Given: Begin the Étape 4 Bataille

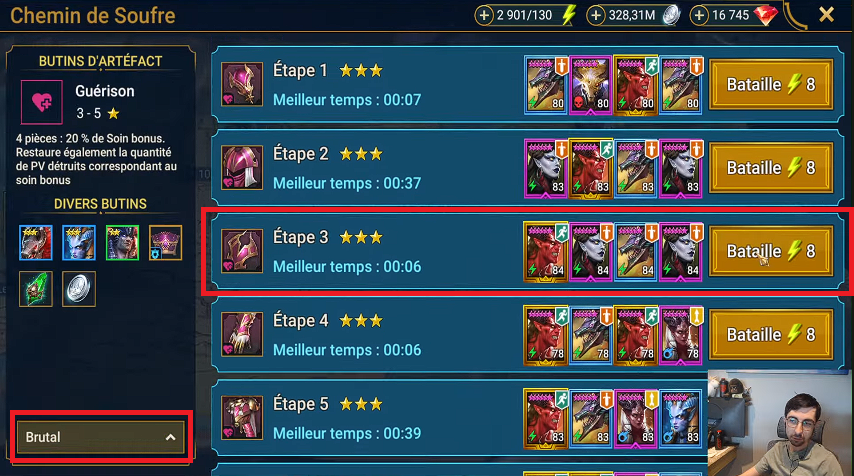Looking at the screenshot, I should click(770, 335).
